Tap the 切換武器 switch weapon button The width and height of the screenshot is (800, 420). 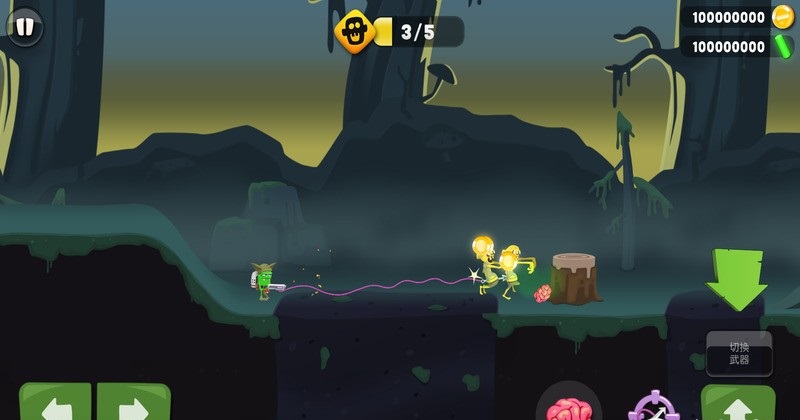[739, 353]
